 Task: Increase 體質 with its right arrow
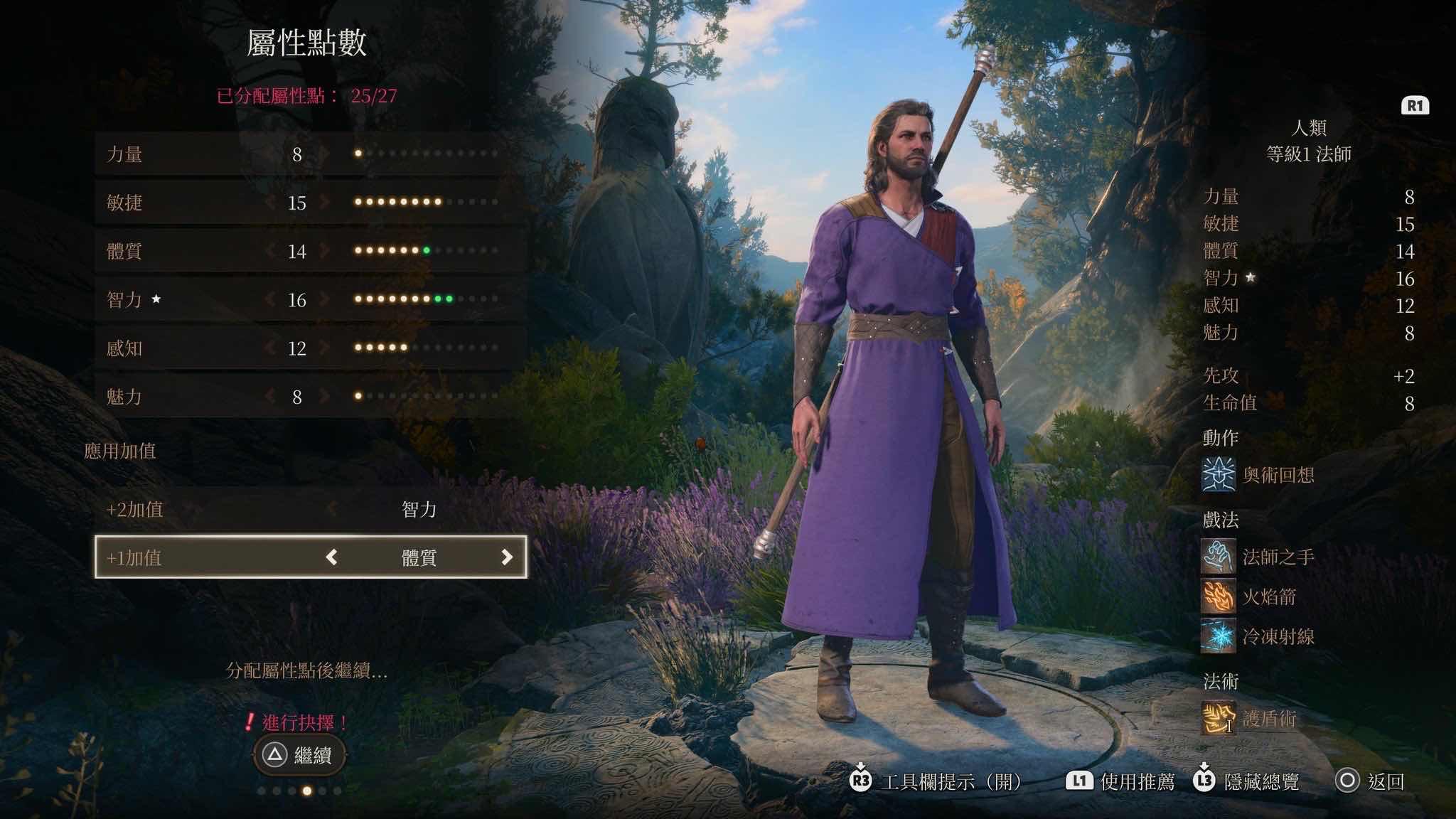click(x=325, y=251)
